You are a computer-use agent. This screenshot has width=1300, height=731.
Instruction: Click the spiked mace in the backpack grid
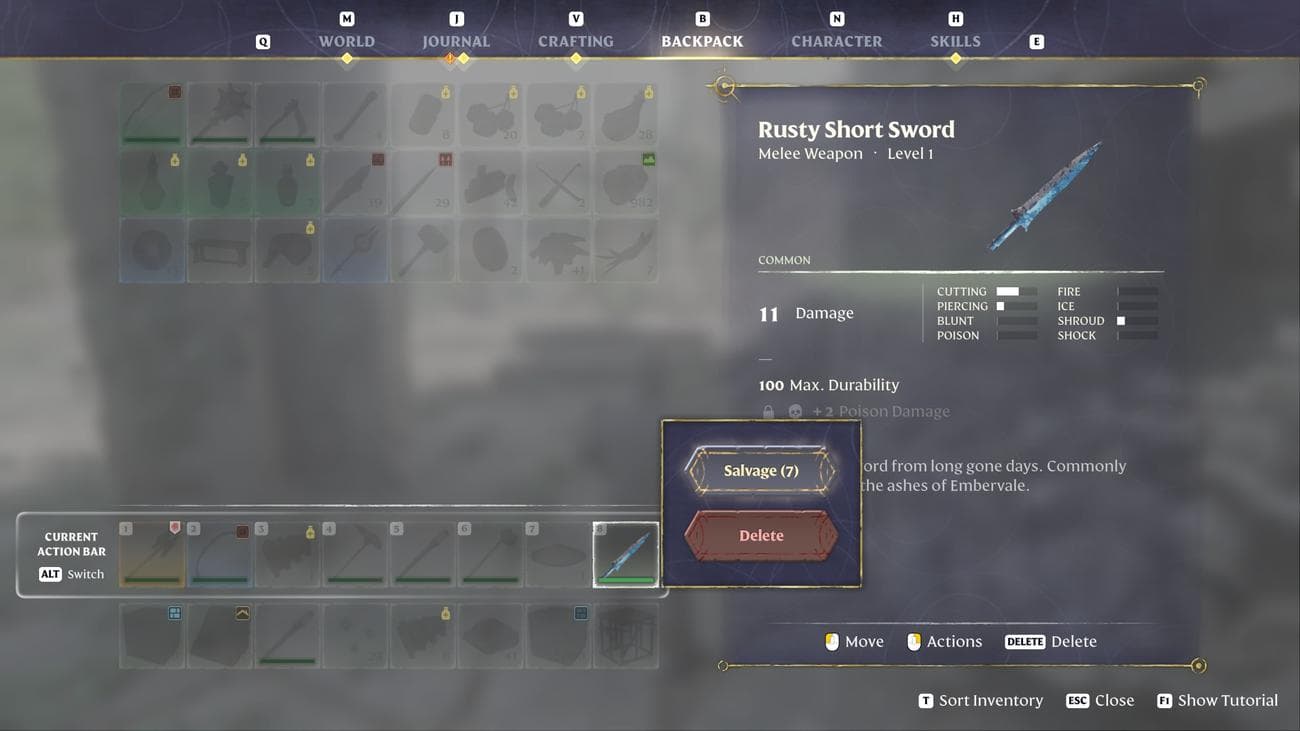220,114
